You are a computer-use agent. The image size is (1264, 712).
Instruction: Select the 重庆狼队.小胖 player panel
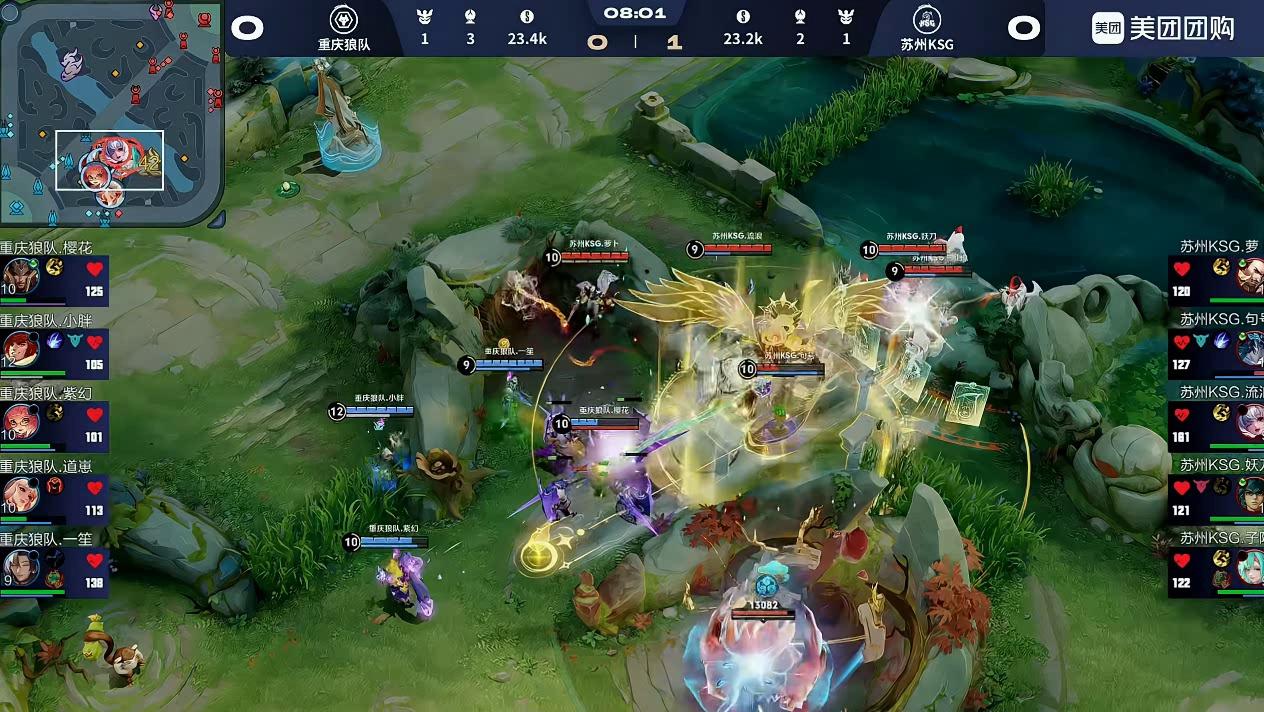(54, 347)
